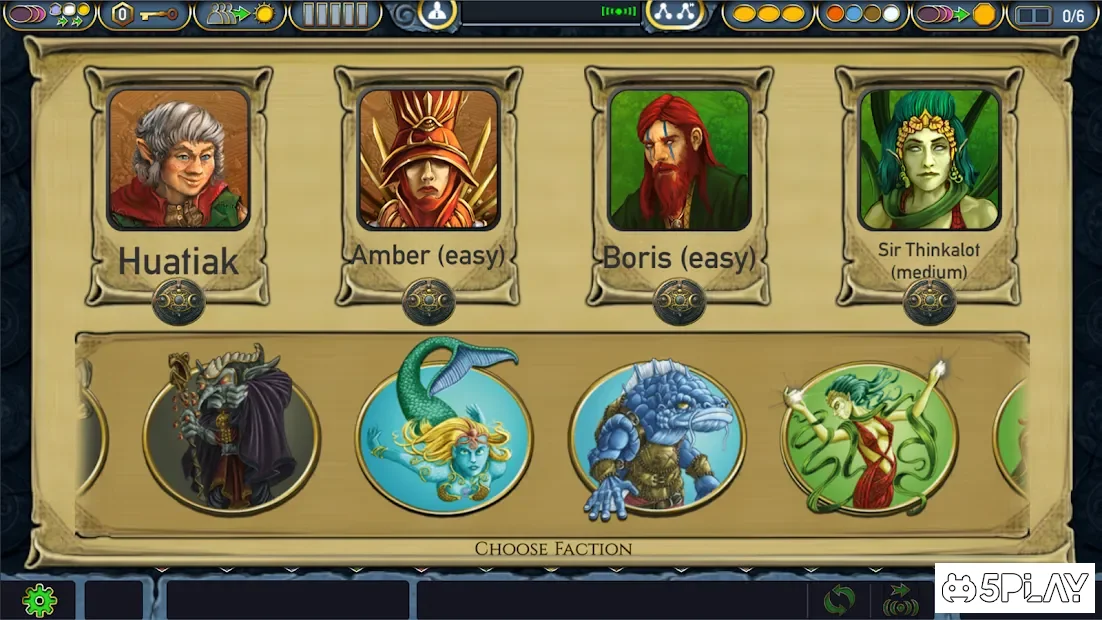Select Boris (easy) opponent portrait
This screenshot has height=620, width=1102.
tap(679, 159)
